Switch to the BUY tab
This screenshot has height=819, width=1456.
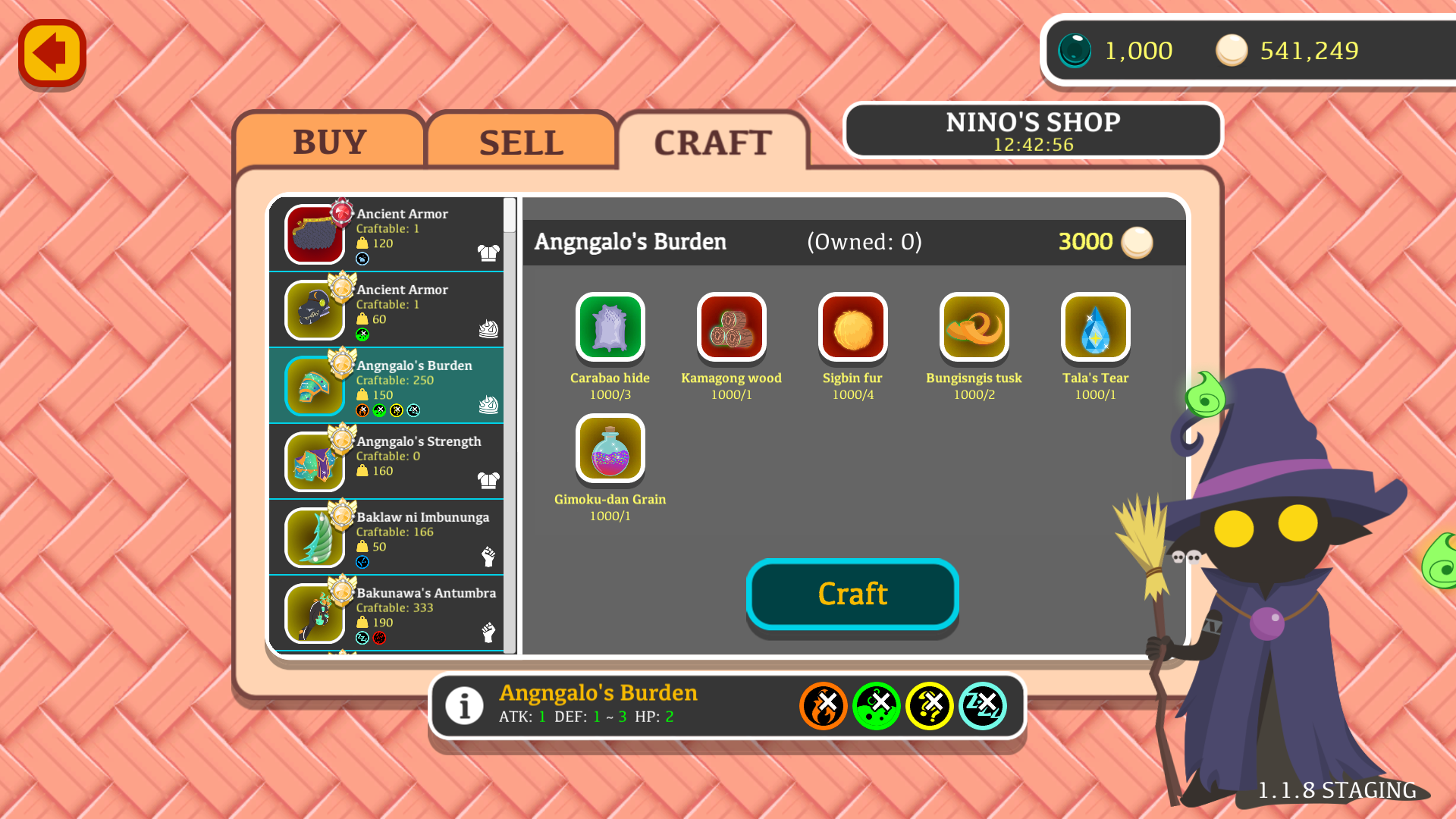coord(329,142)
